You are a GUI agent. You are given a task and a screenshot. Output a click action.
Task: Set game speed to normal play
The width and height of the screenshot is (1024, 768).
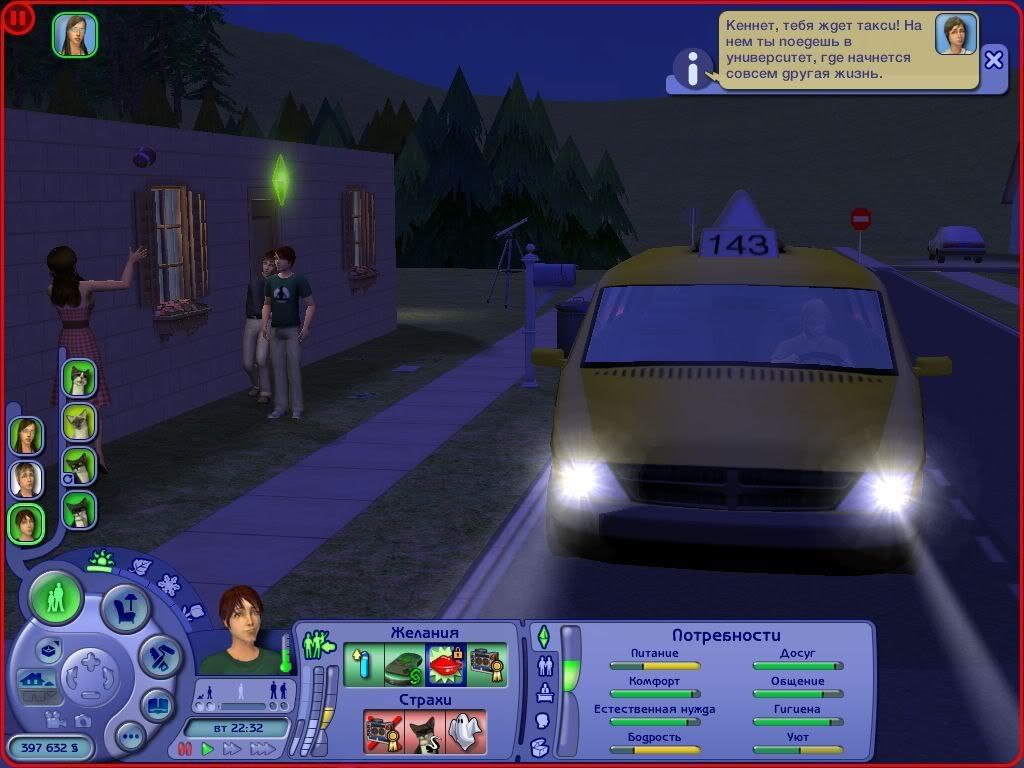(207, 748)
